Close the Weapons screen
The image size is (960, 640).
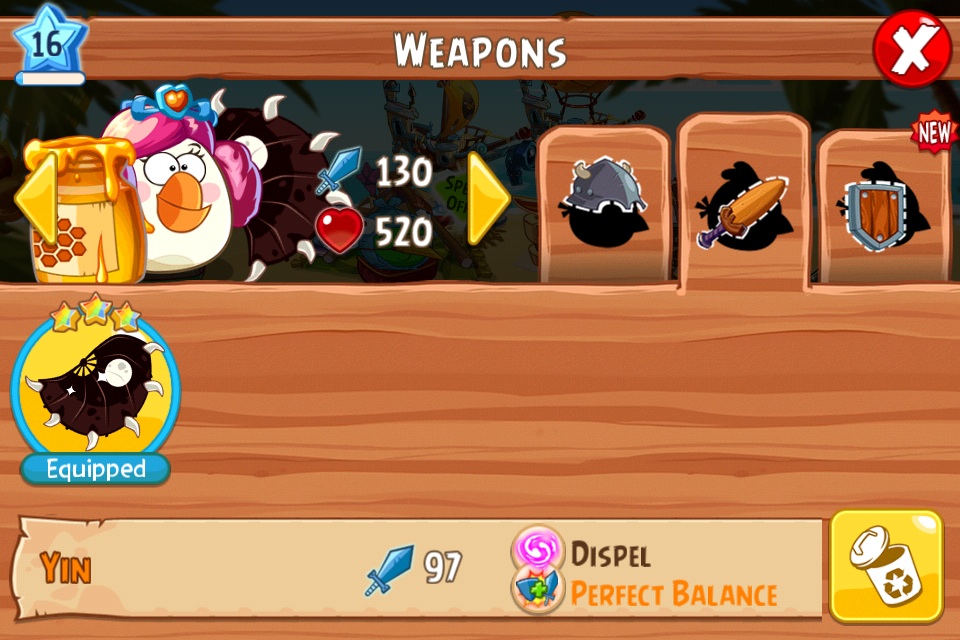point(911,47)
